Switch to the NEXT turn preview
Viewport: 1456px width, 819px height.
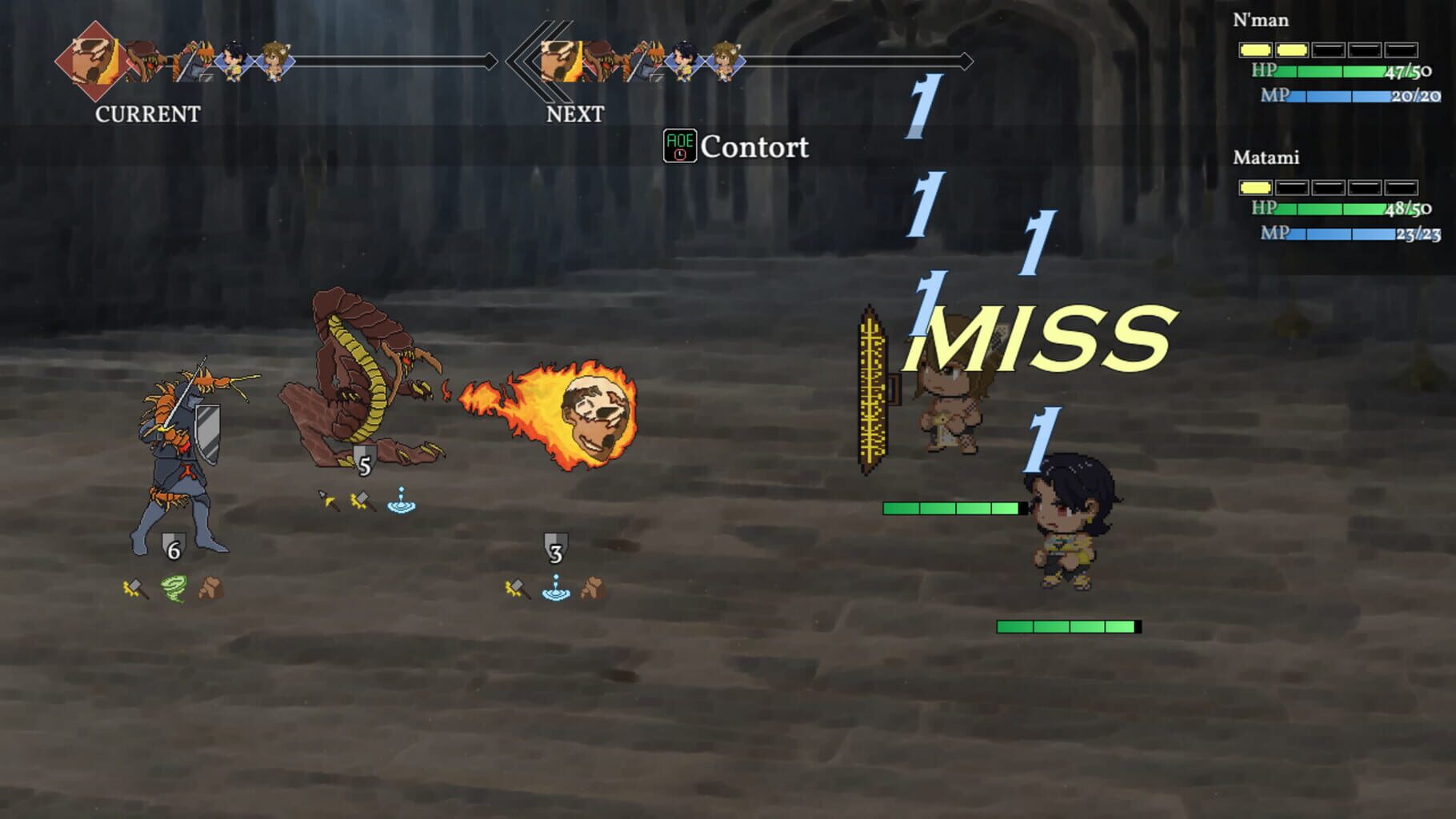coord(574,115)
